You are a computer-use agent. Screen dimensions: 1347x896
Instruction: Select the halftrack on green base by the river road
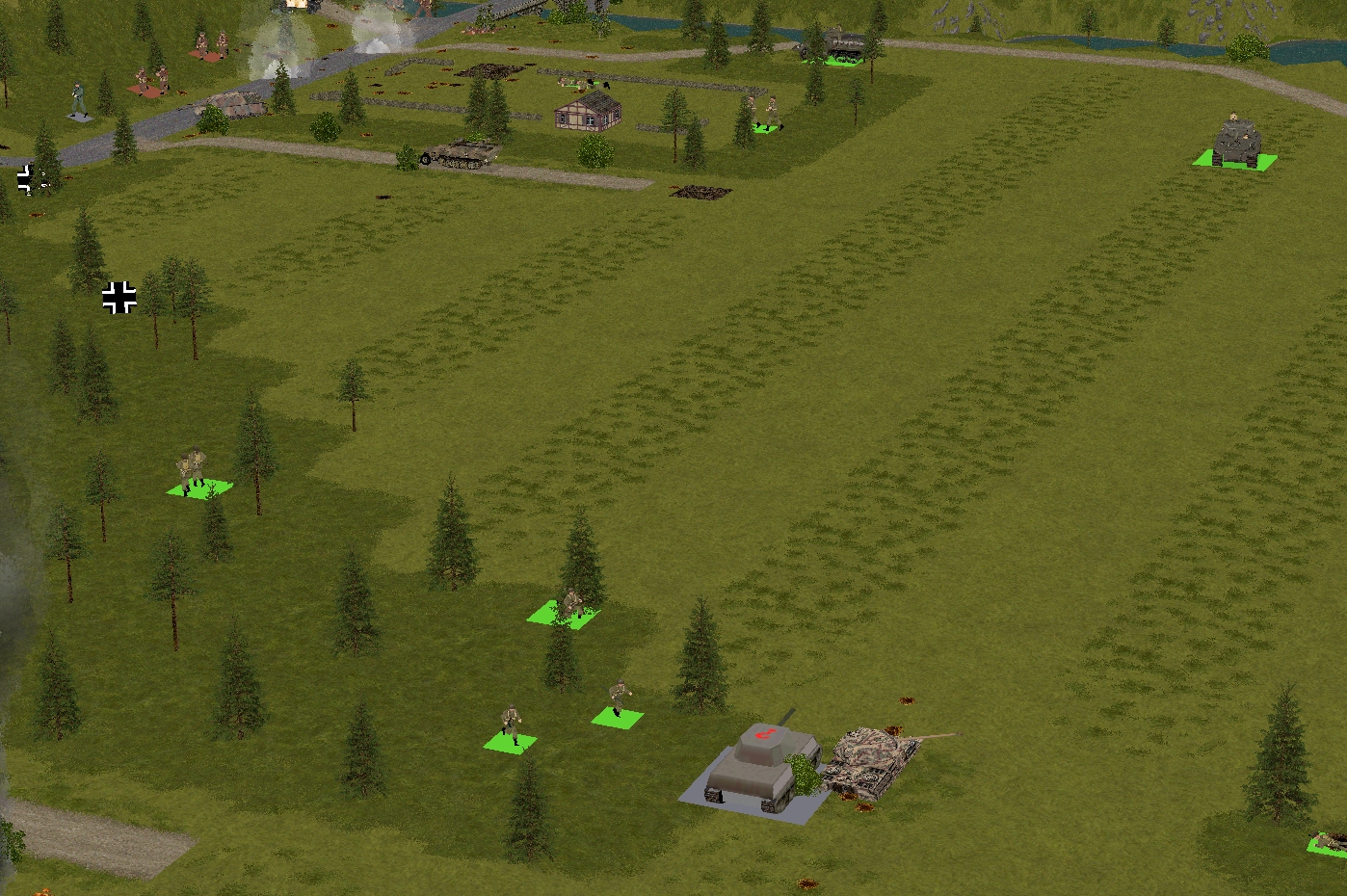click(833, 45)
